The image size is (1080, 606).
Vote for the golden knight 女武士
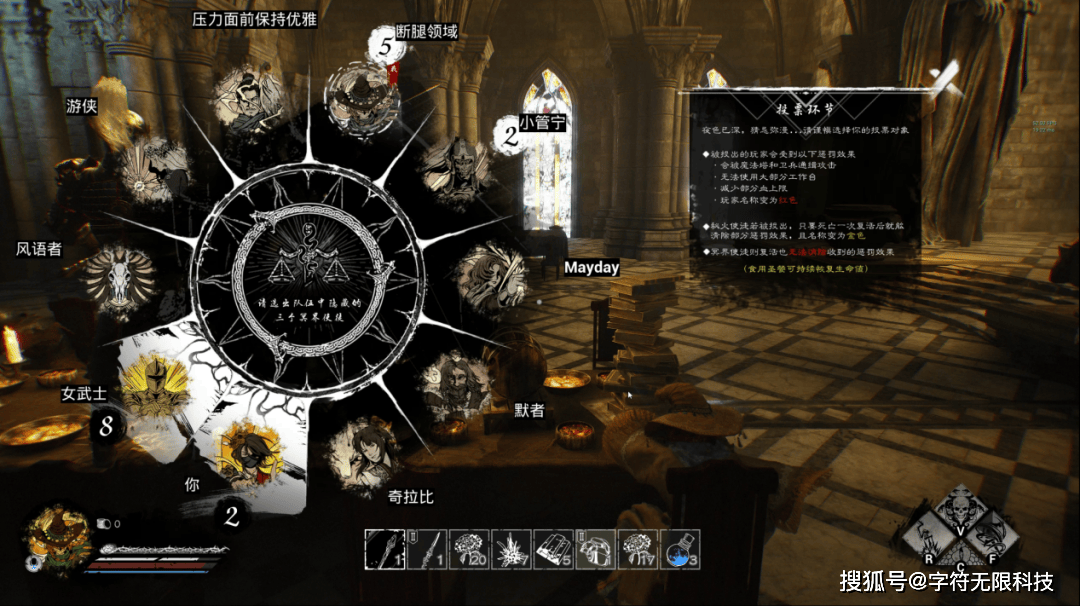coord(153,388)
